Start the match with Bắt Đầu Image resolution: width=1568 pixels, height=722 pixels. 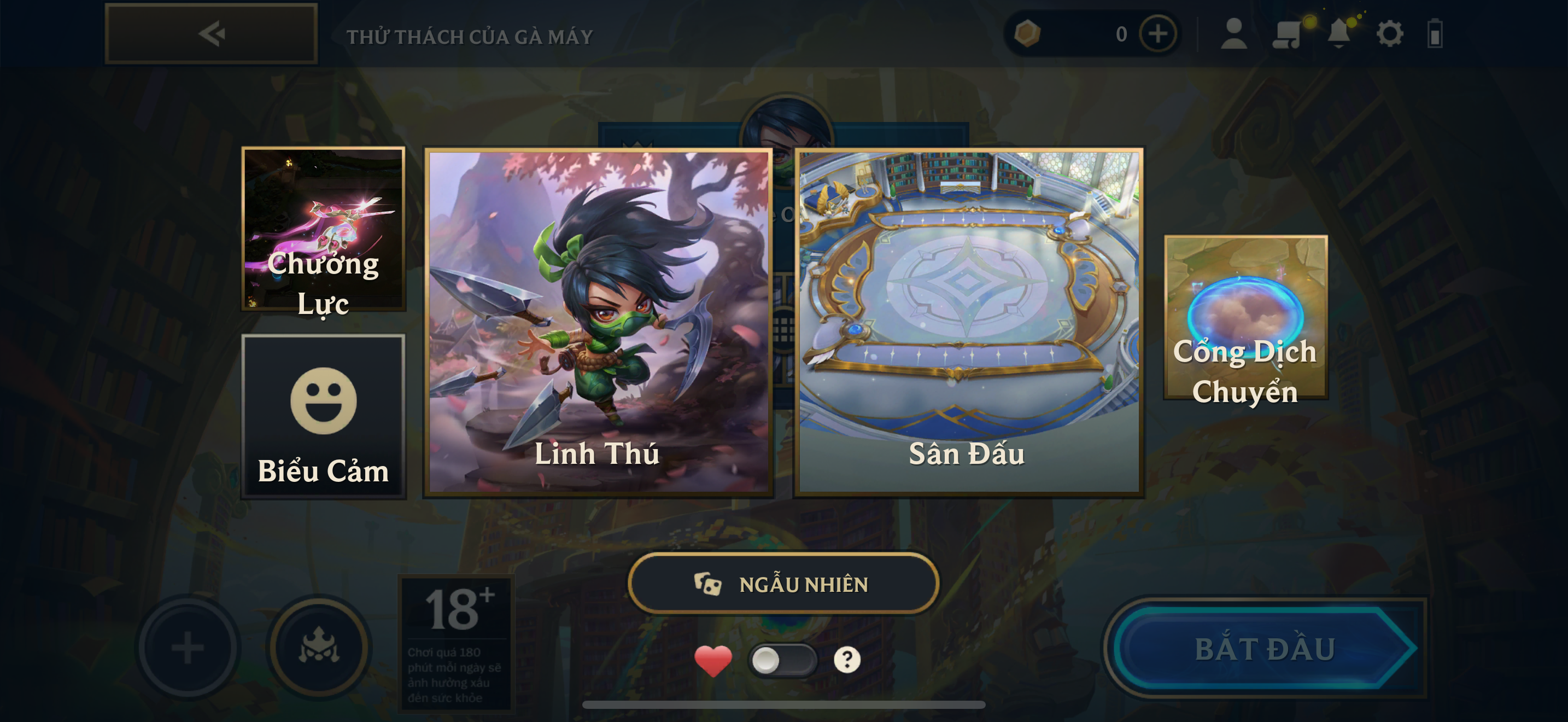click(1265, 648)
